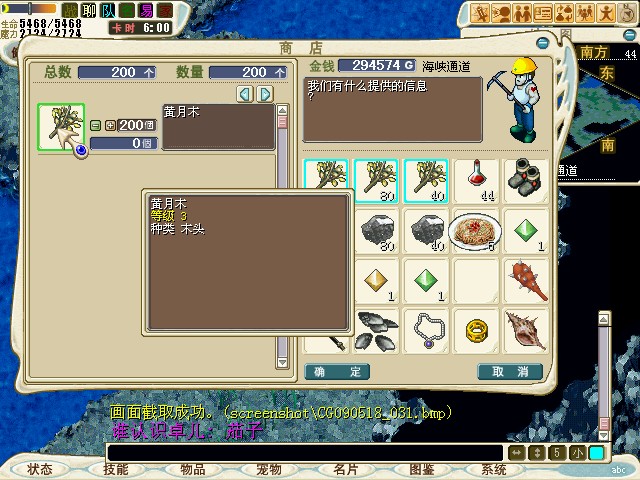Click the right arrow above item list
Viewport: 640px width, 480px height.
point(265,94)
